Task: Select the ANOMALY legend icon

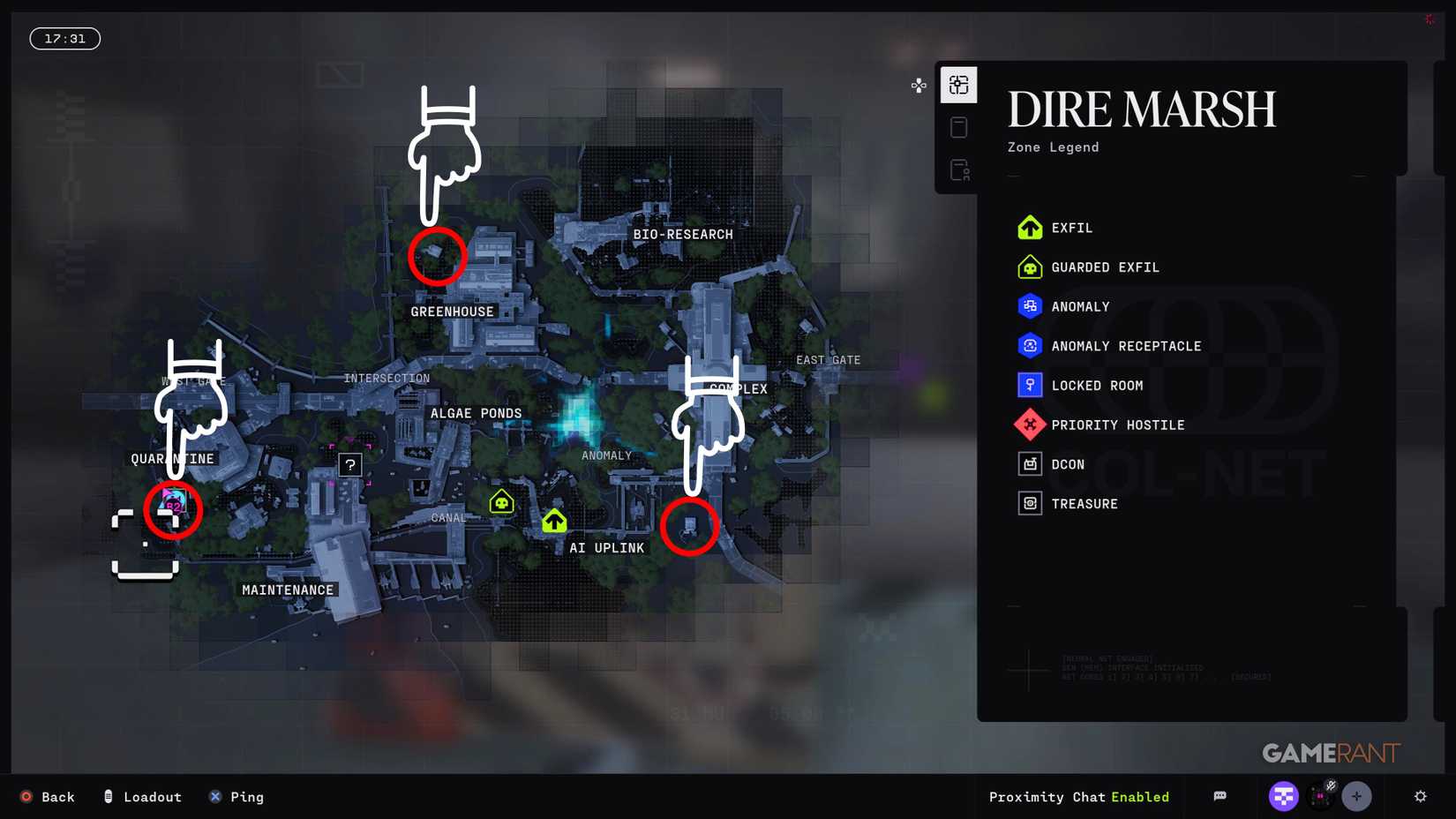Action: [x=1029, y=306]
